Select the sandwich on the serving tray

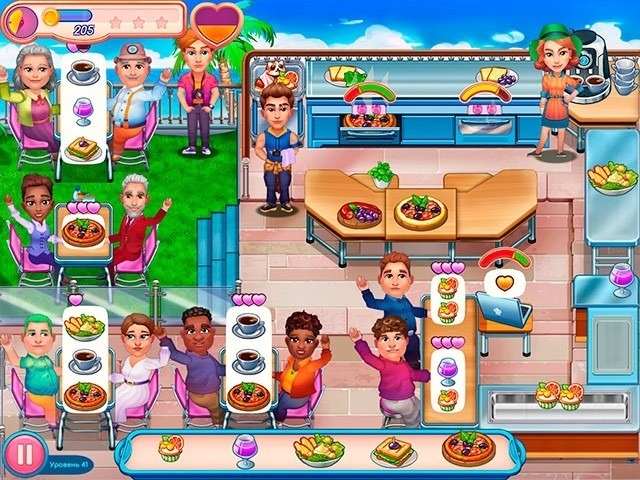(x=394, y=452)
